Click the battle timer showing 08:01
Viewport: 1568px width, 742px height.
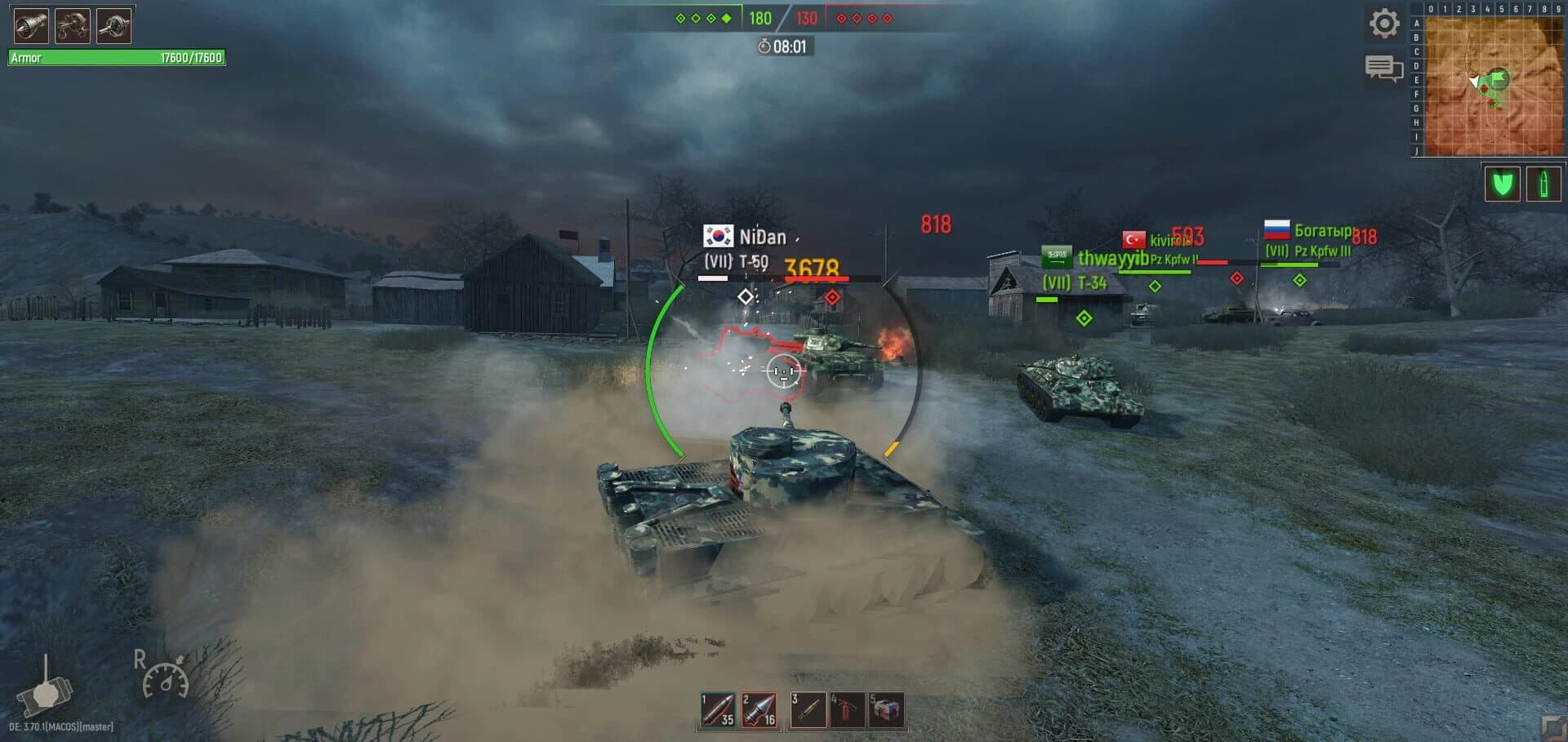(782, 47)
